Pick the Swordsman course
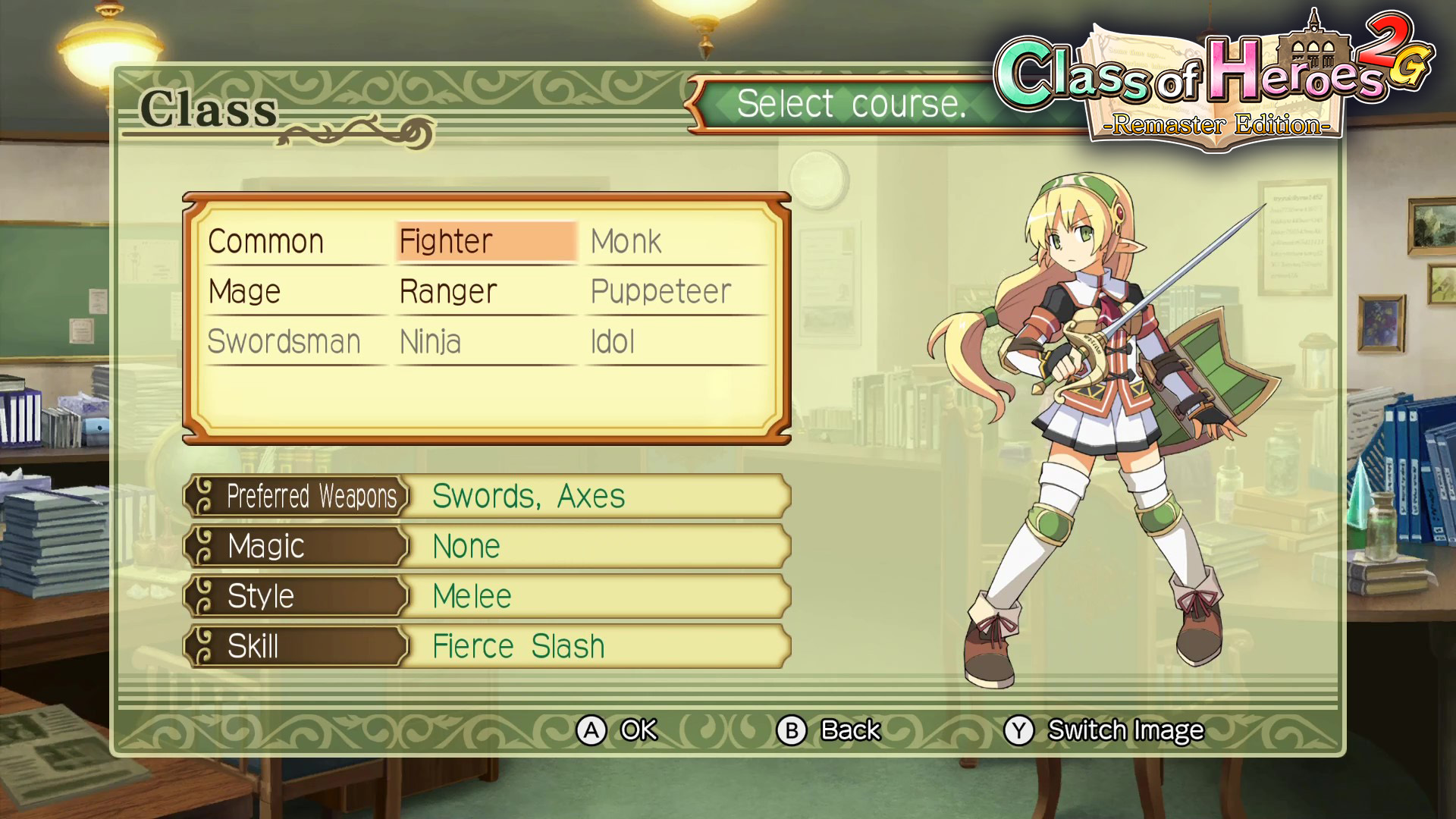 284,342
